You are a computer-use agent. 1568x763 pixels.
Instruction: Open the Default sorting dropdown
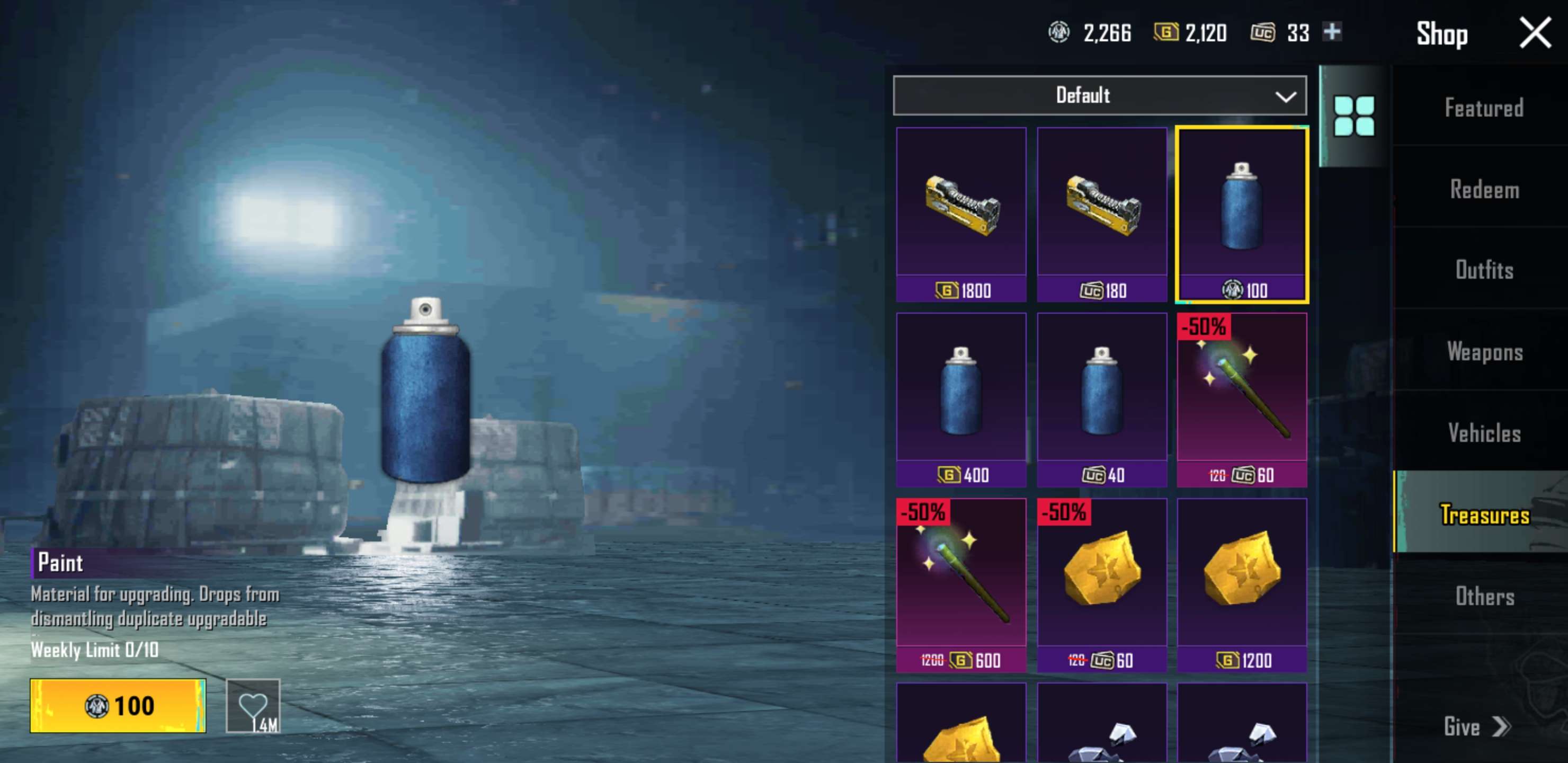tap(1099, 94)
